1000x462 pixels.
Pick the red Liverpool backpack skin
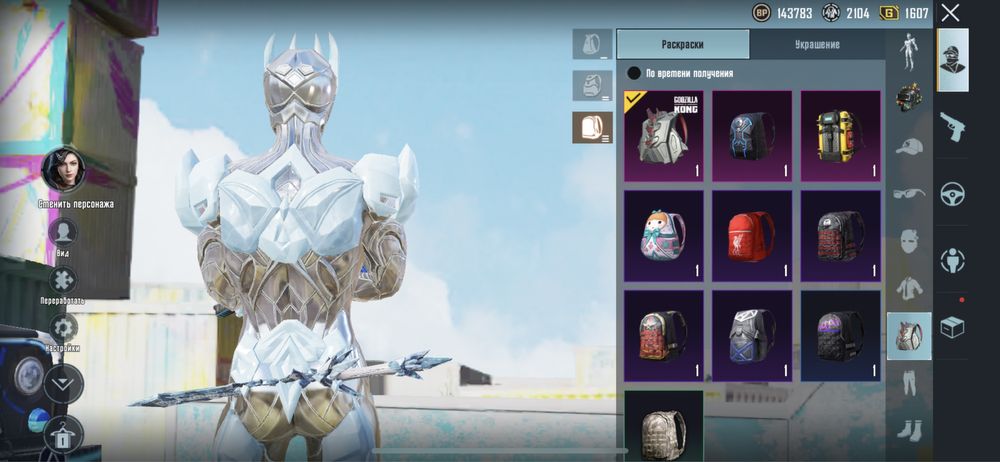coord(752,236)
